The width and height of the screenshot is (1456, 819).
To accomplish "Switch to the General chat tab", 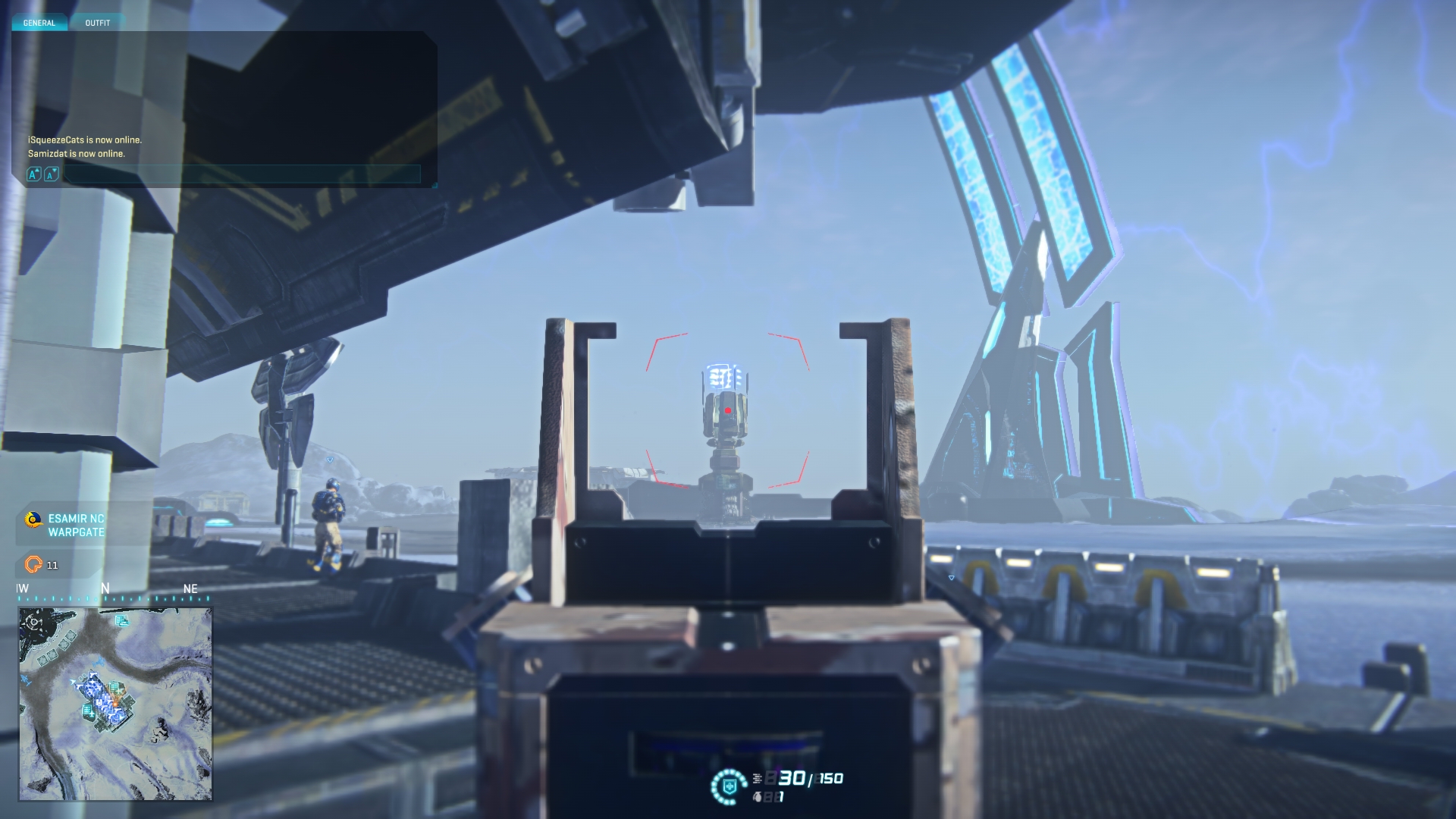I will [39, 23].
